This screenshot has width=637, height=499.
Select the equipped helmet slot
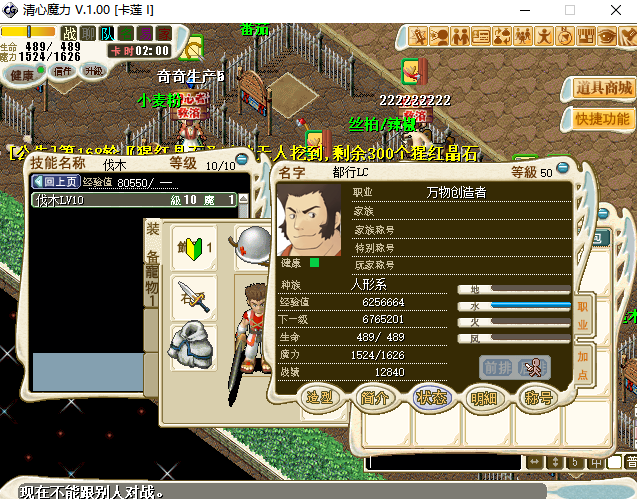pyautogui.click(x=252, y=243)
